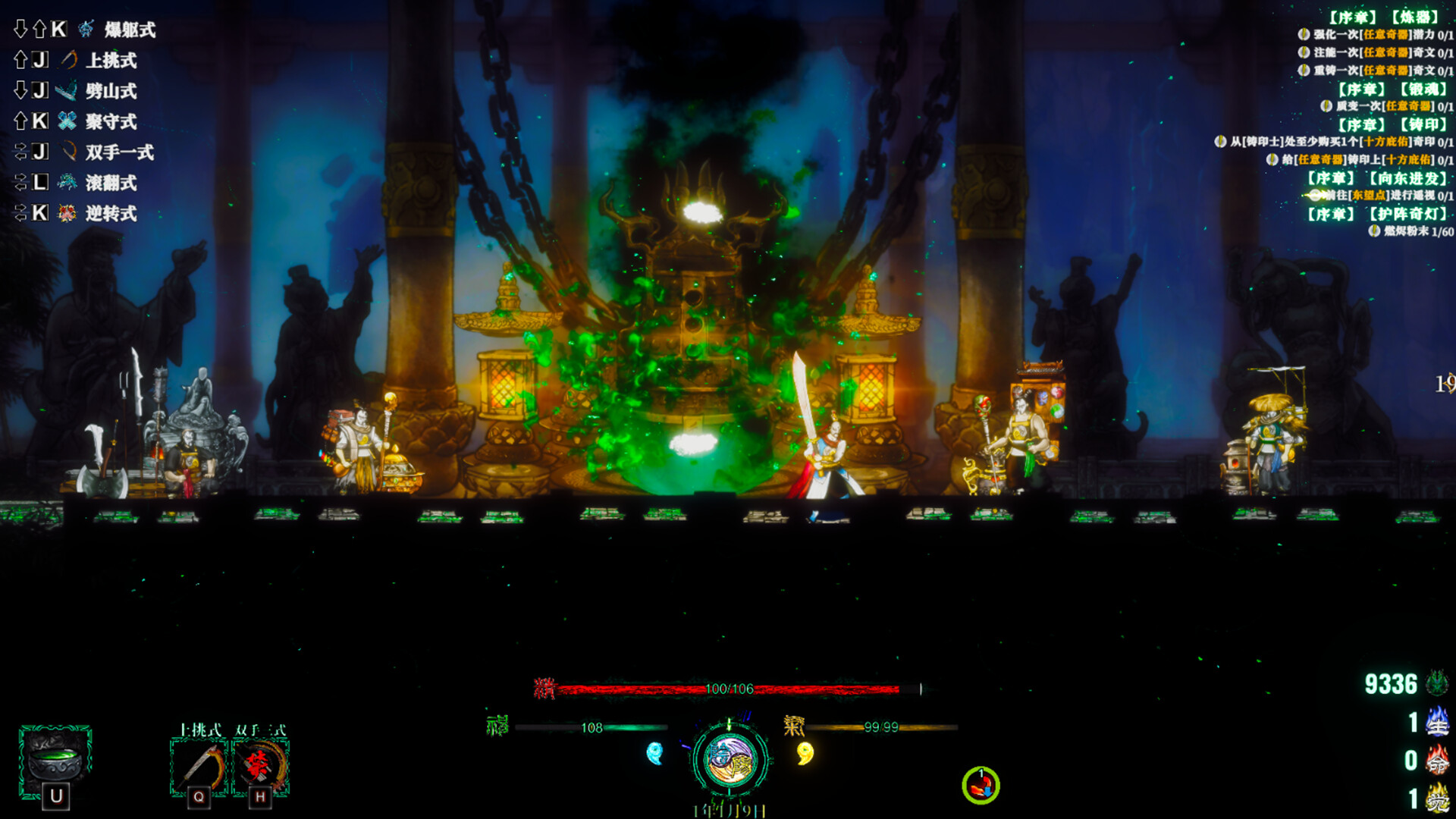Click the 聚守式 cross-guard skill icon
The image size is (1456, 819).
pos(67,121)
